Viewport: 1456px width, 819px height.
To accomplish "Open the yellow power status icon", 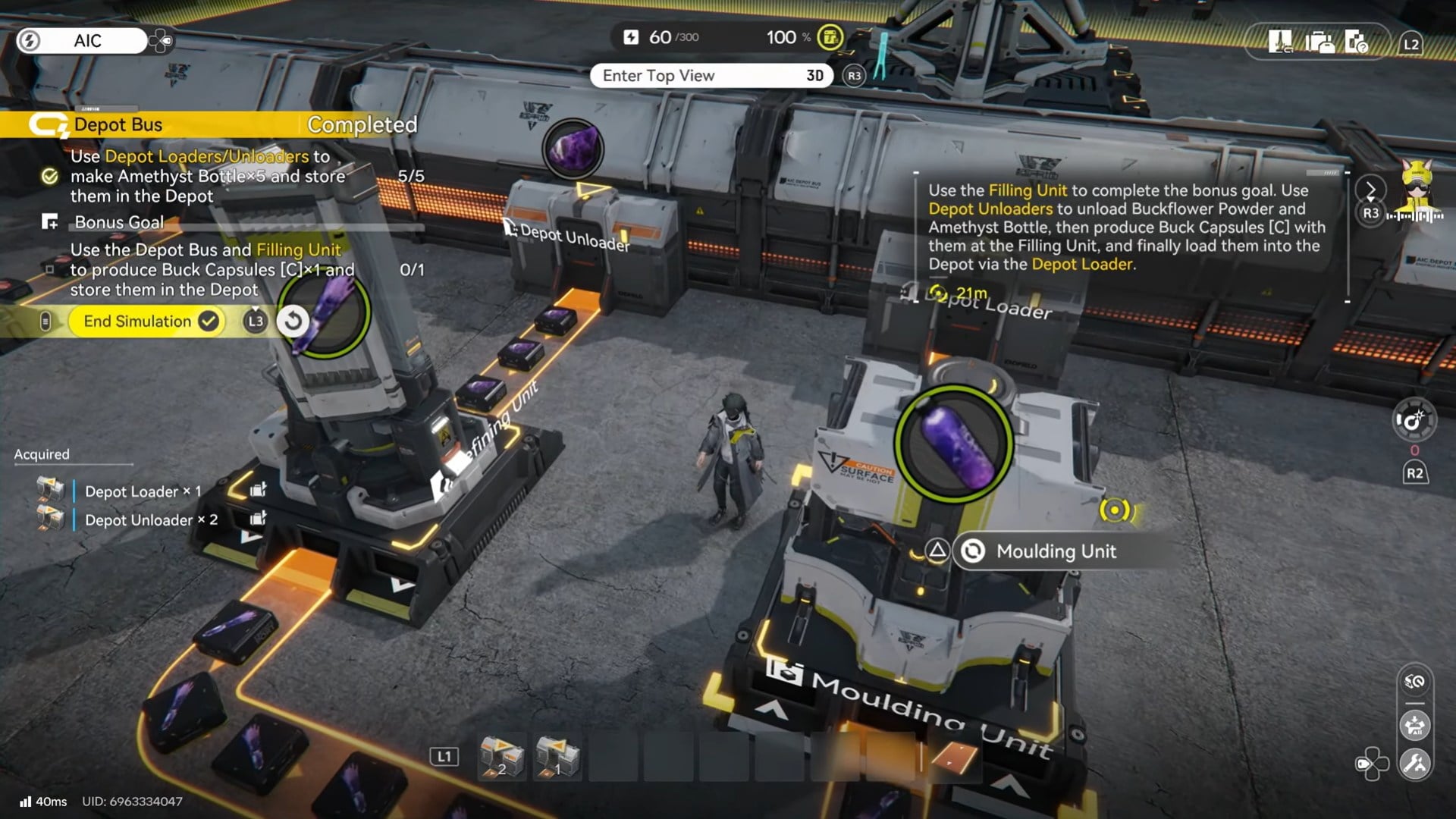I will point(830,37).
